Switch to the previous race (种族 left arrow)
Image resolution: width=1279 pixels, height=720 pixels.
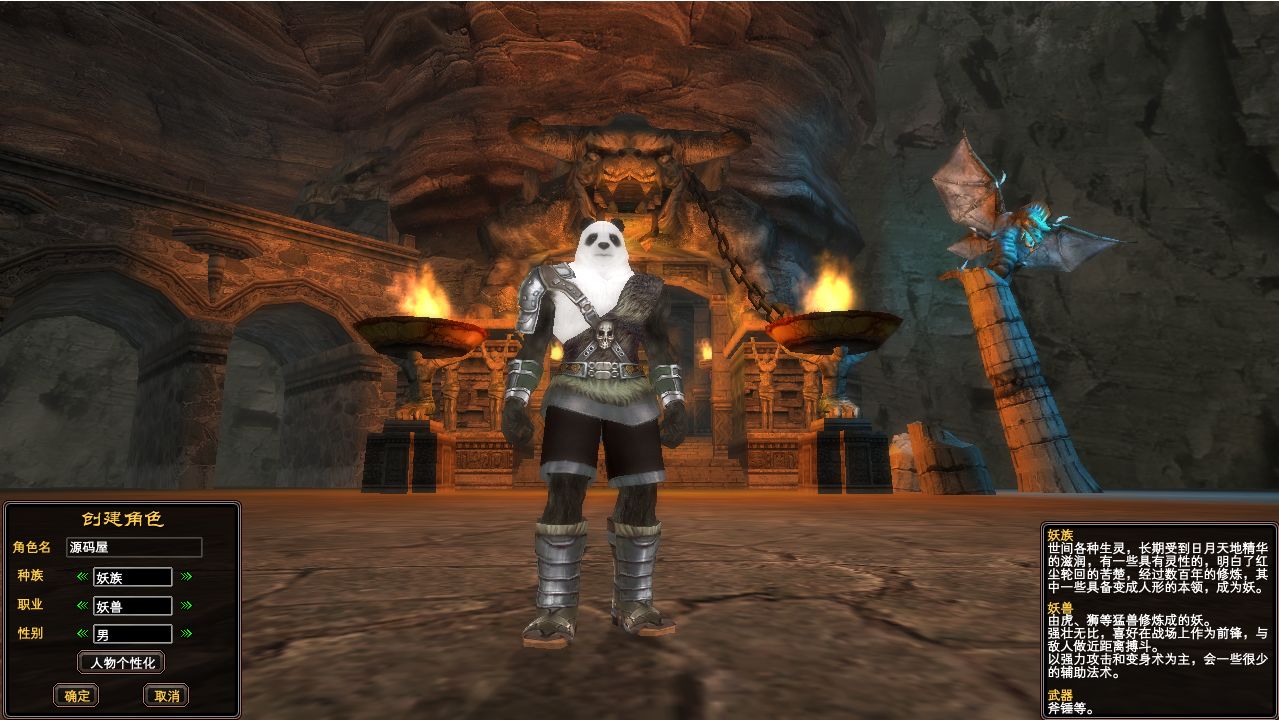coord(83,576)
